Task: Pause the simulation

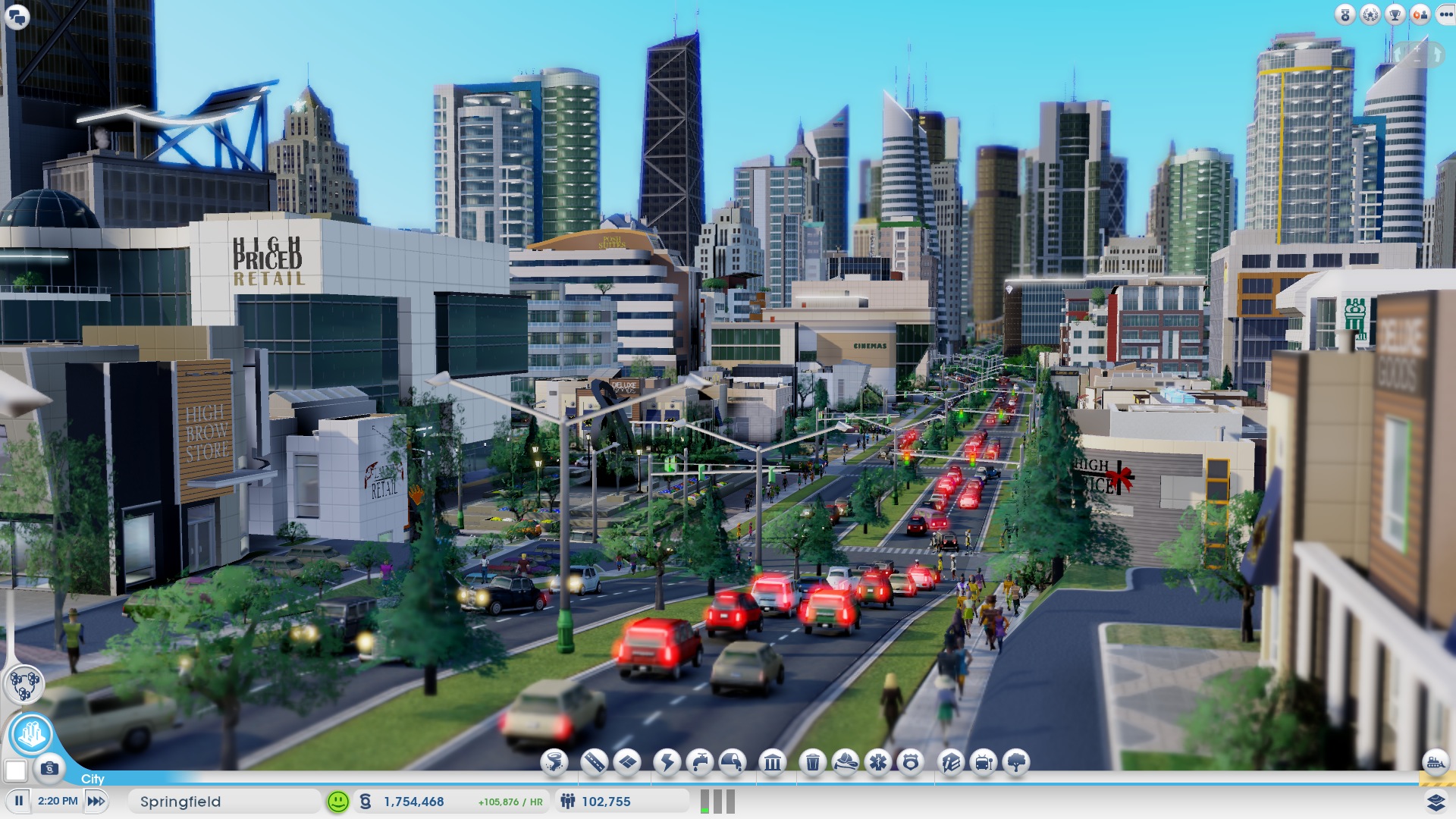Action: coord(20,800)
